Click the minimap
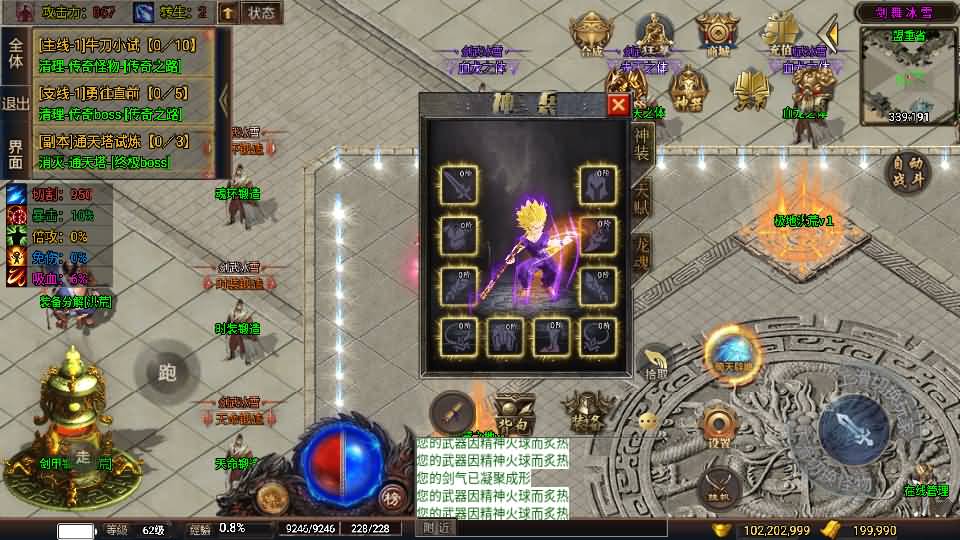 [x=907, y=75]
